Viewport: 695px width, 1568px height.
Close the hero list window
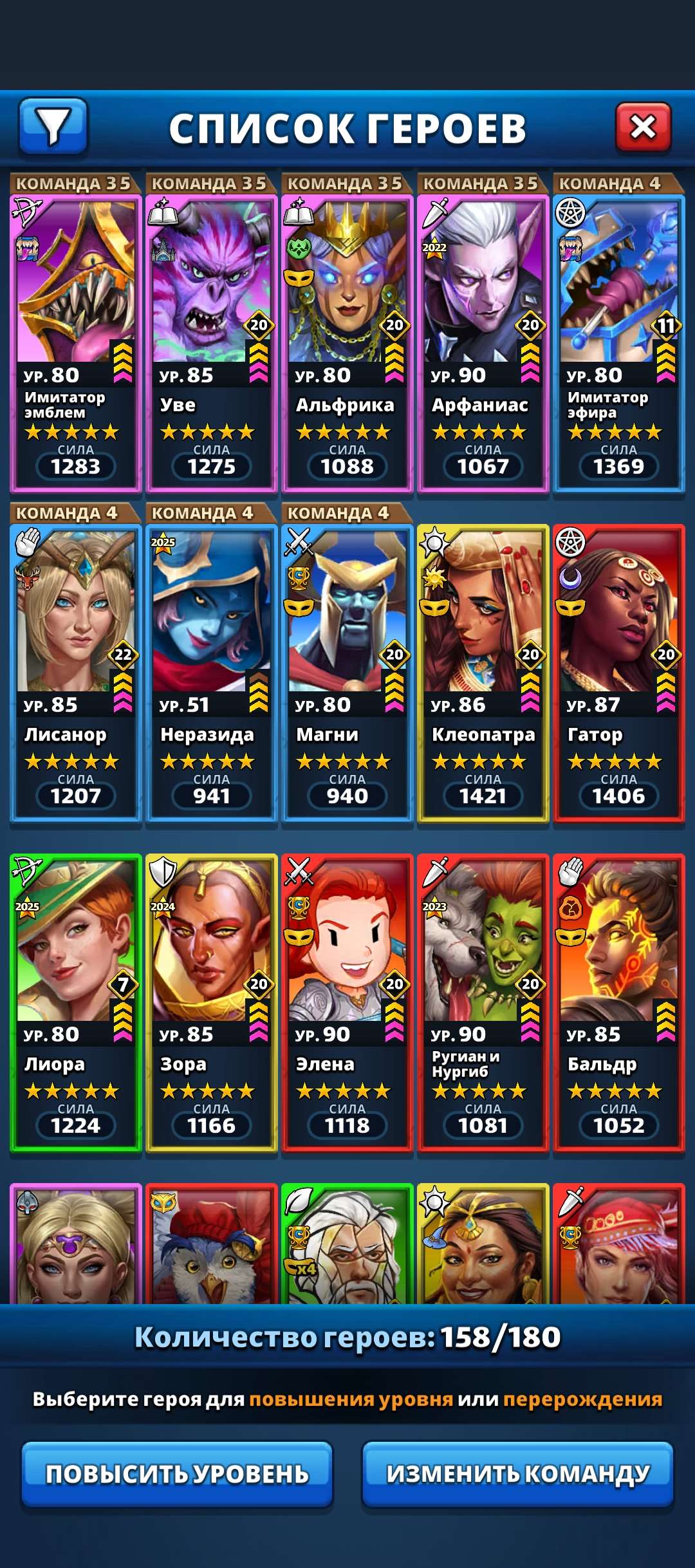coord(643,127)
